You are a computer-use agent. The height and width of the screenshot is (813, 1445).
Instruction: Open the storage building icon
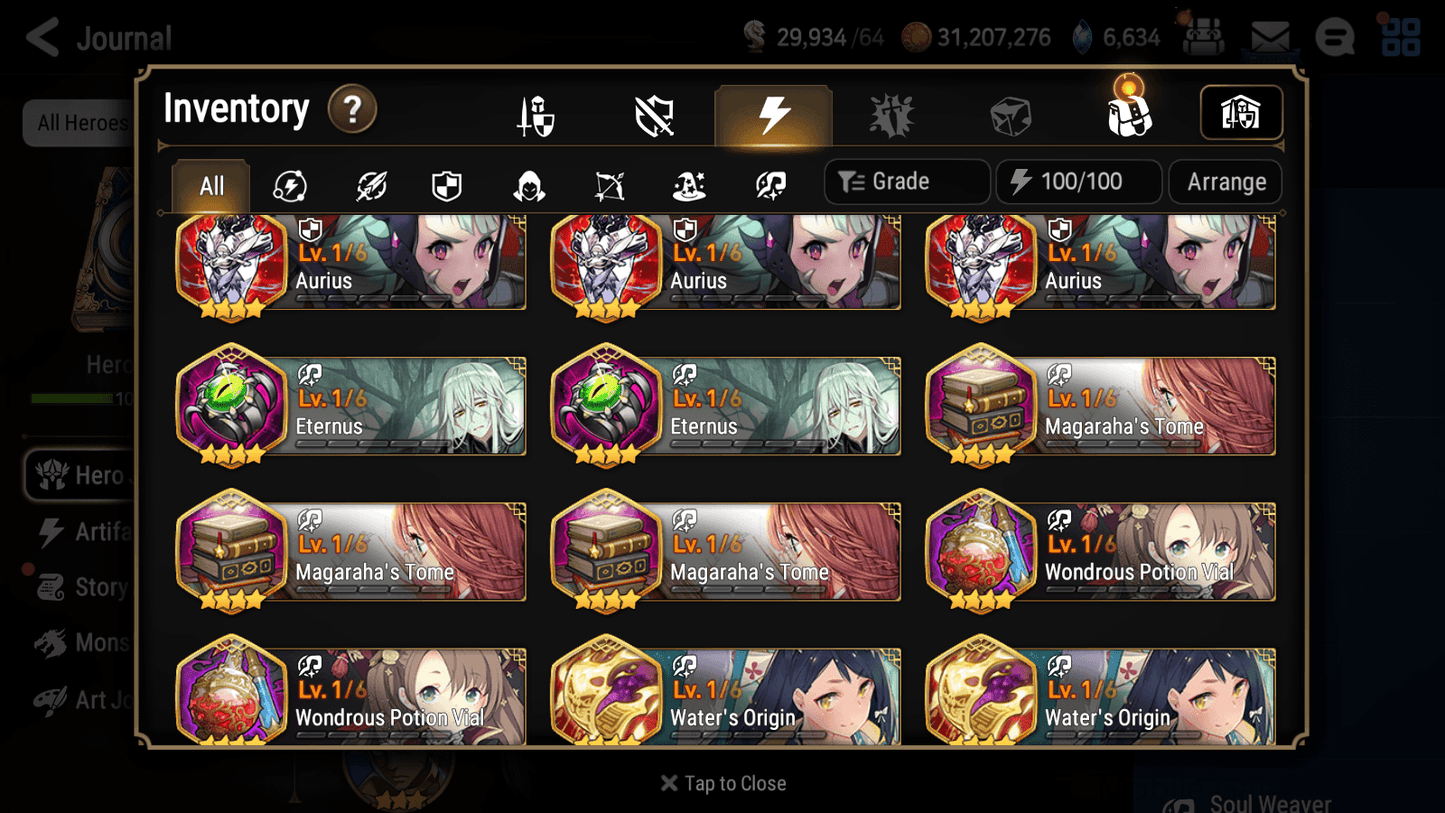point(1241,113)
